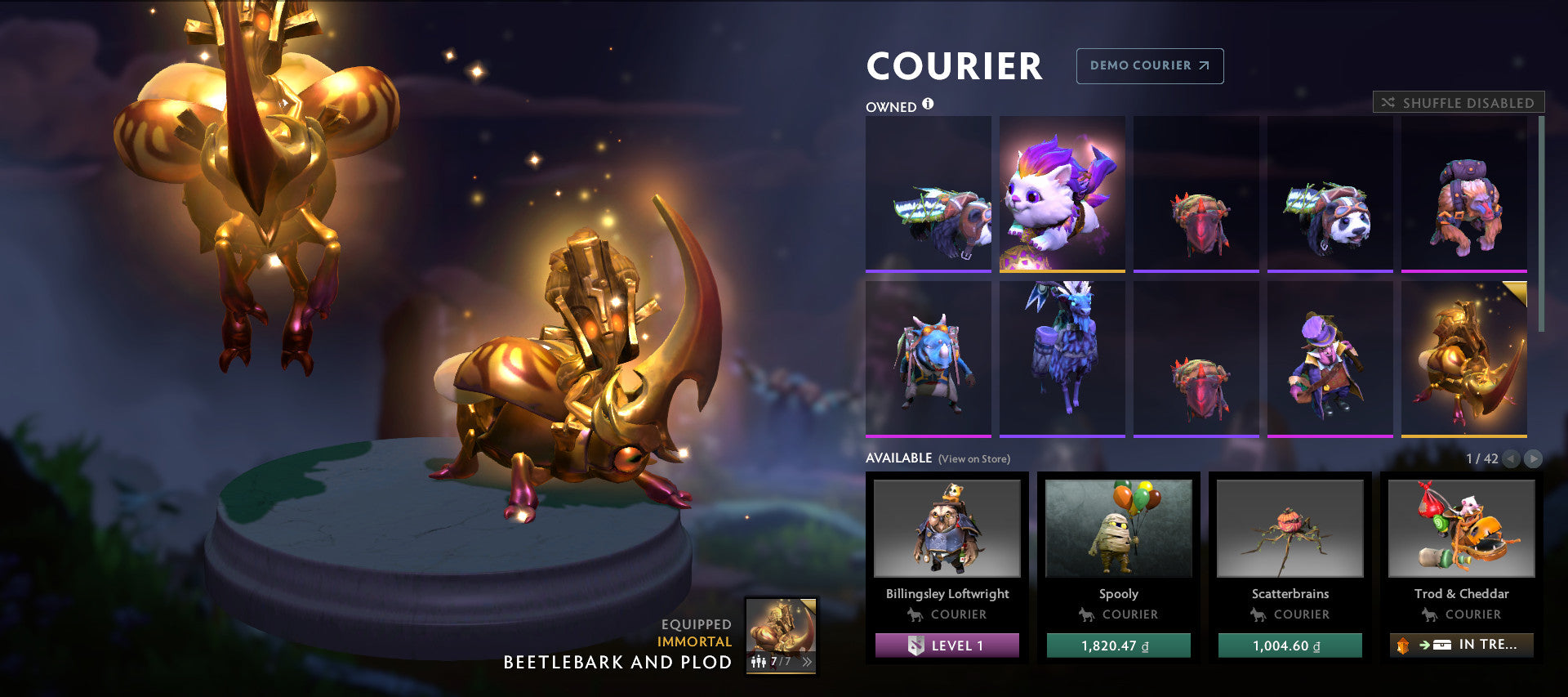Switch to the Available section
This screenshot has width=1568, height=697.
tap(900, 458)
